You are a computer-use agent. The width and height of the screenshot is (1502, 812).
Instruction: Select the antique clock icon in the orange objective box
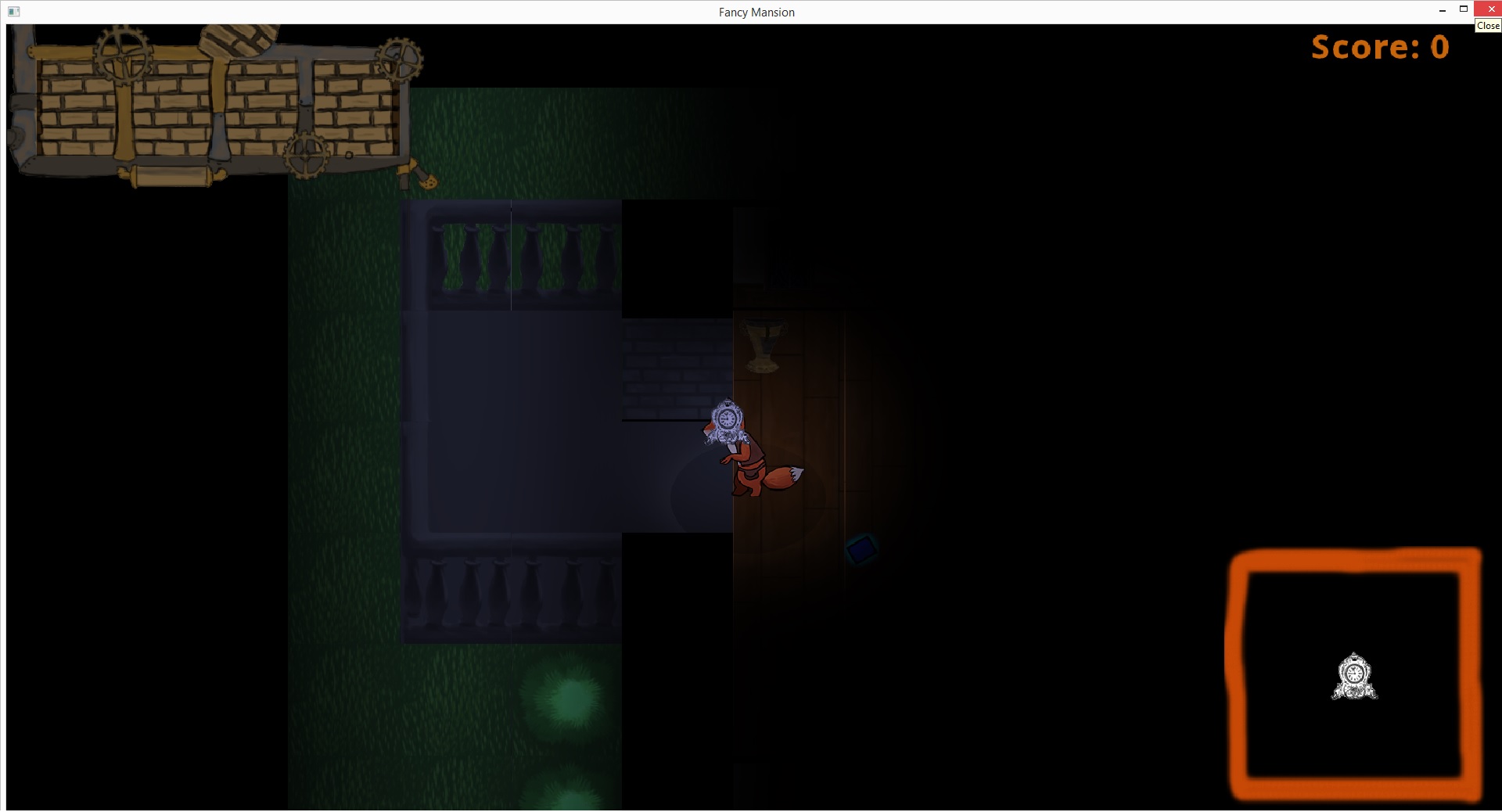[x=1354, y=676]
